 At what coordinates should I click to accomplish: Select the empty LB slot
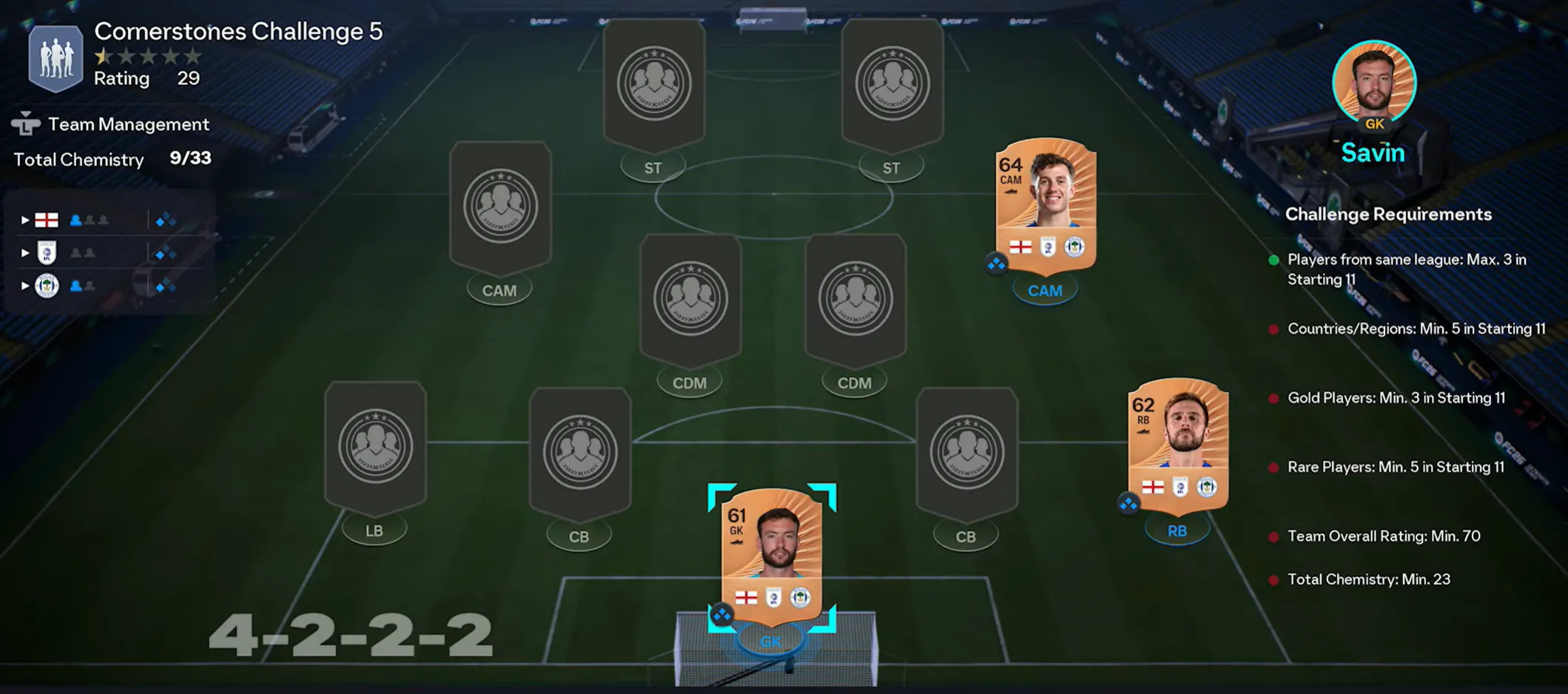click(x=375, y=446)
